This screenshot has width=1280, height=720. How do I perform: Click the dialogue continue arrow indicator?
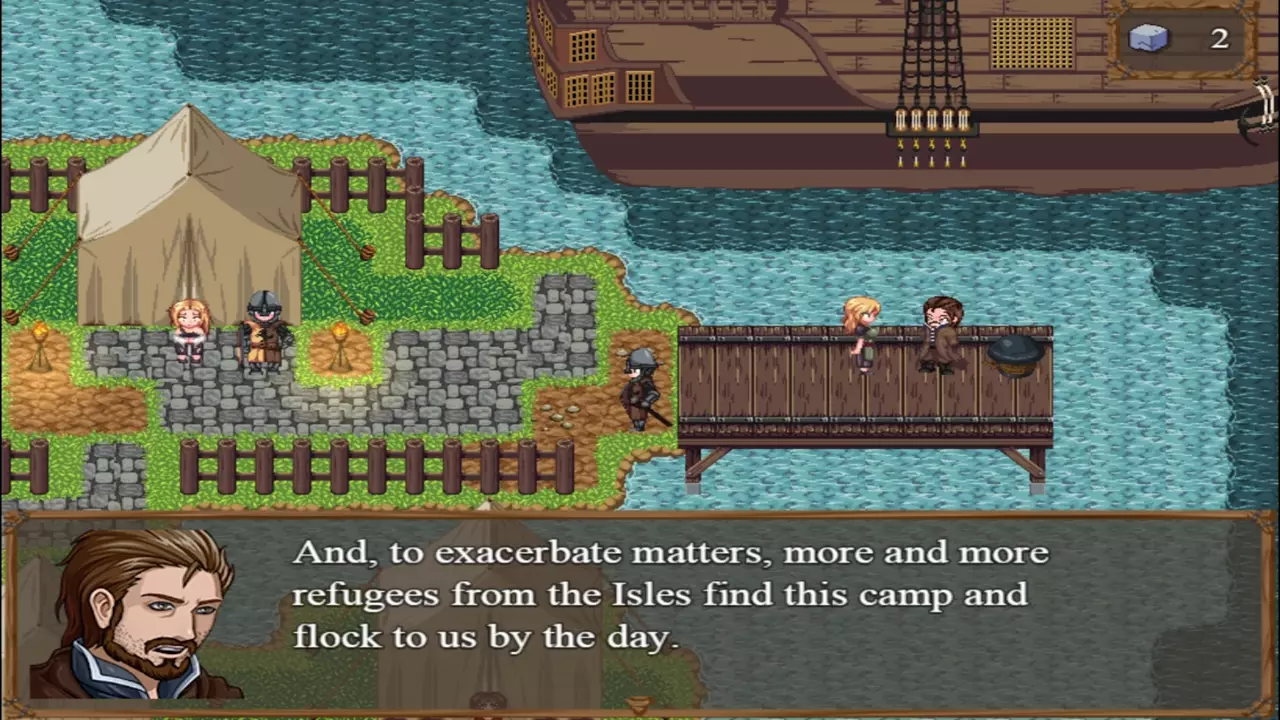click(x=638, y=705)
